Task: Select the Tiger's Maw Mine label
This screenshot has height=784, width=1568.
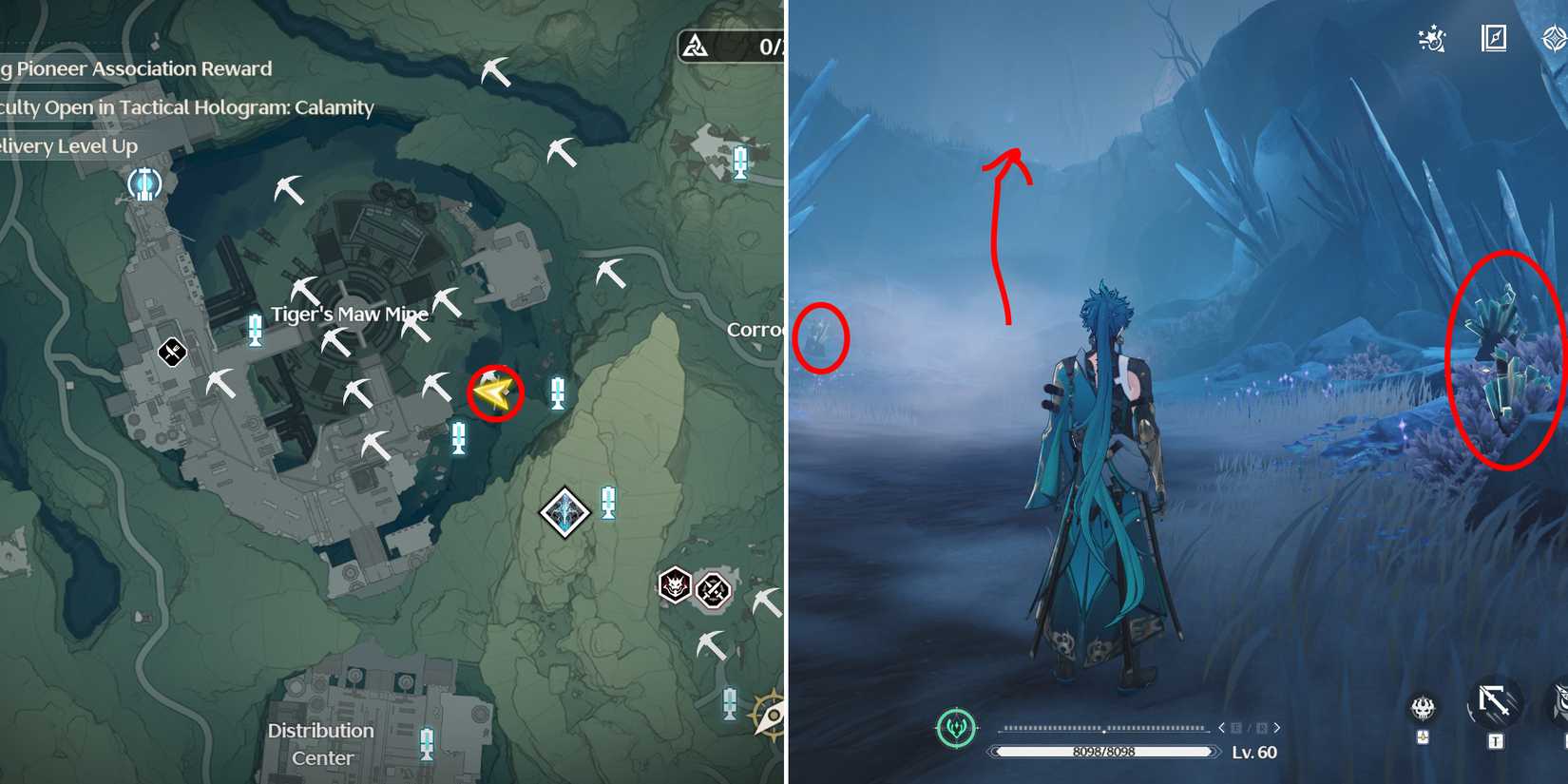Action: [348, 313]
